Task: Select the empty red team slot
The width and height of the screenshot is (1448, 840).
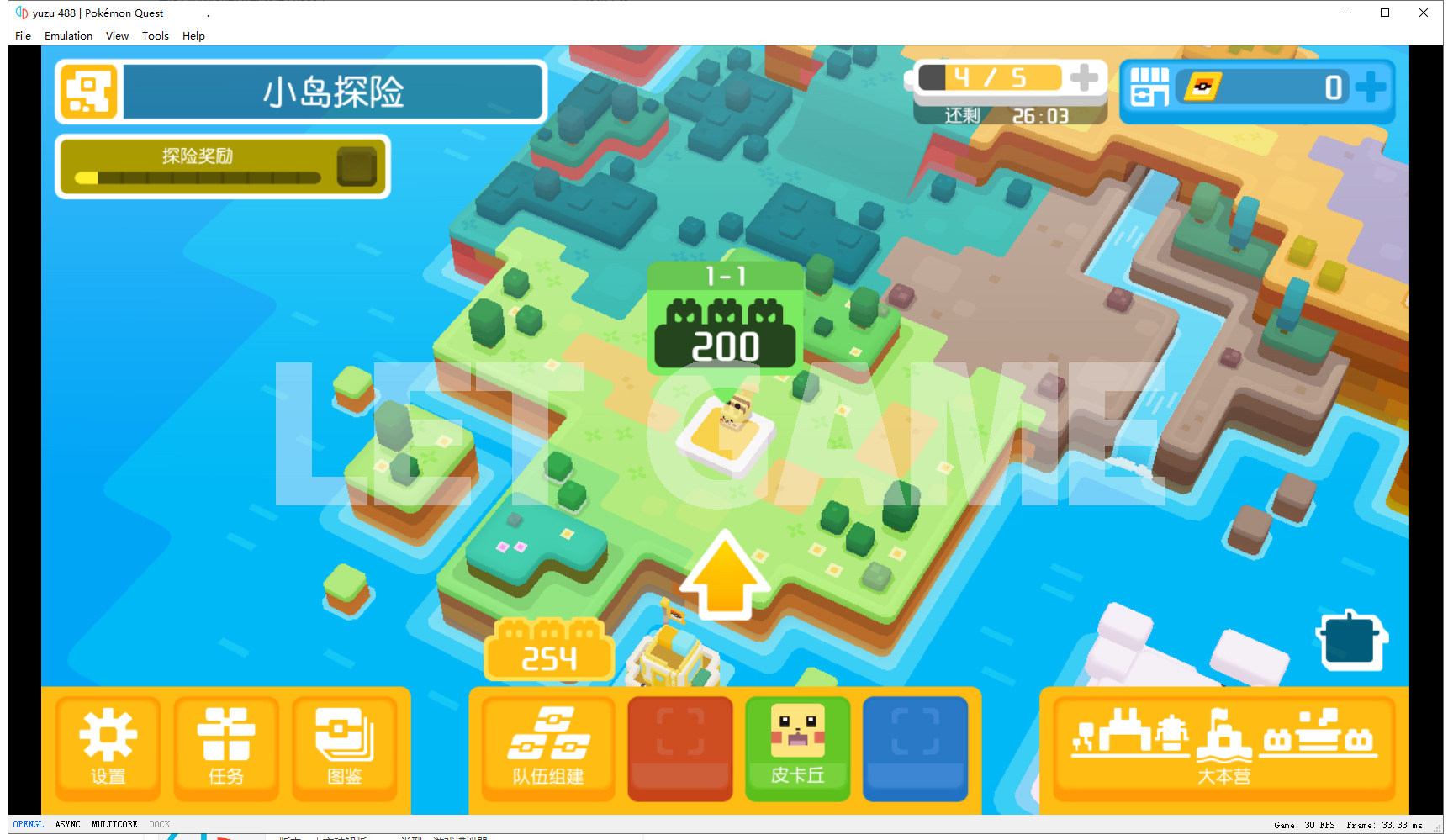Action: pos(679,747)
